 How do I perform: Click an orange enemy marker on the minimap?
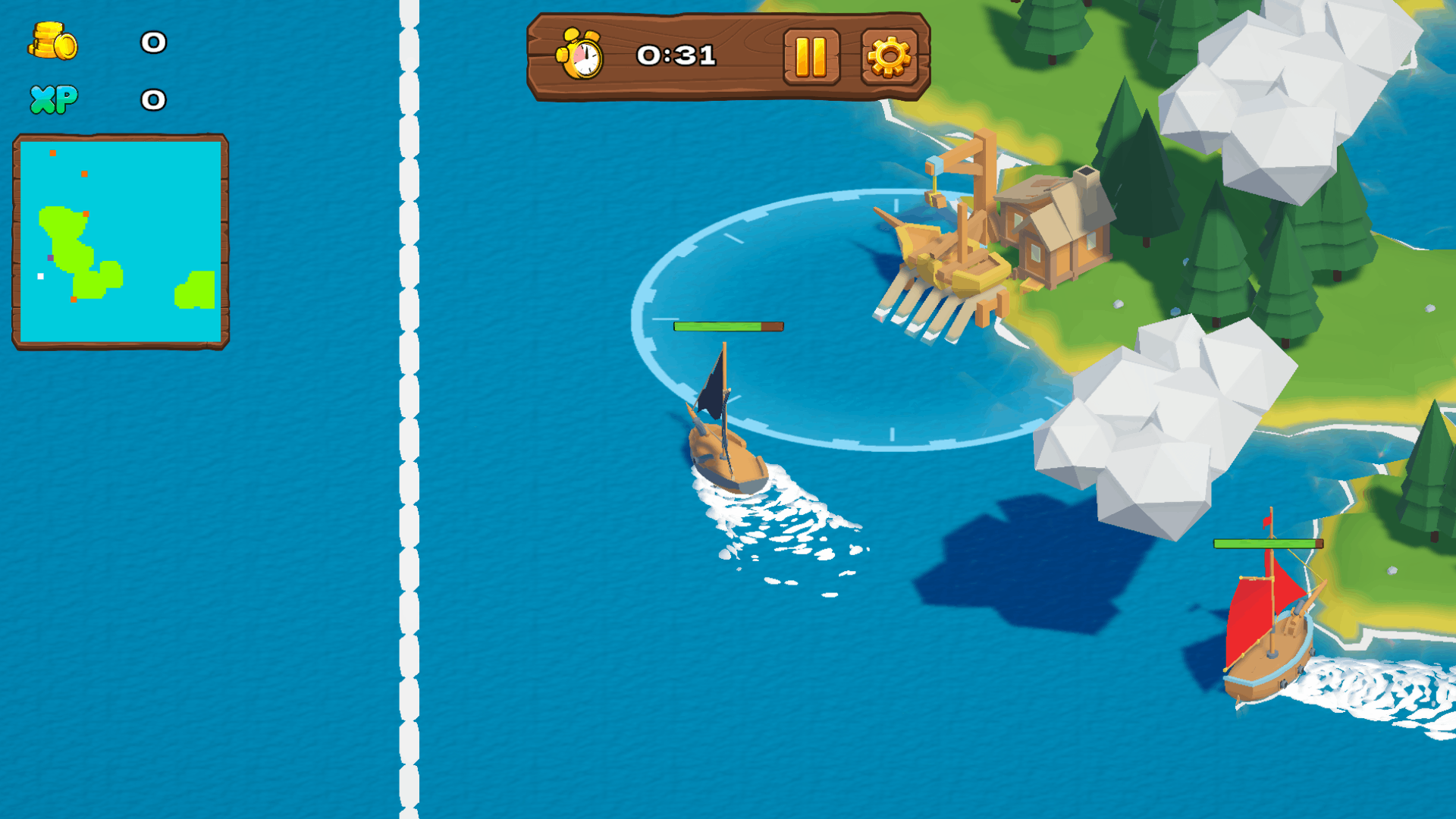click(52, 153)
